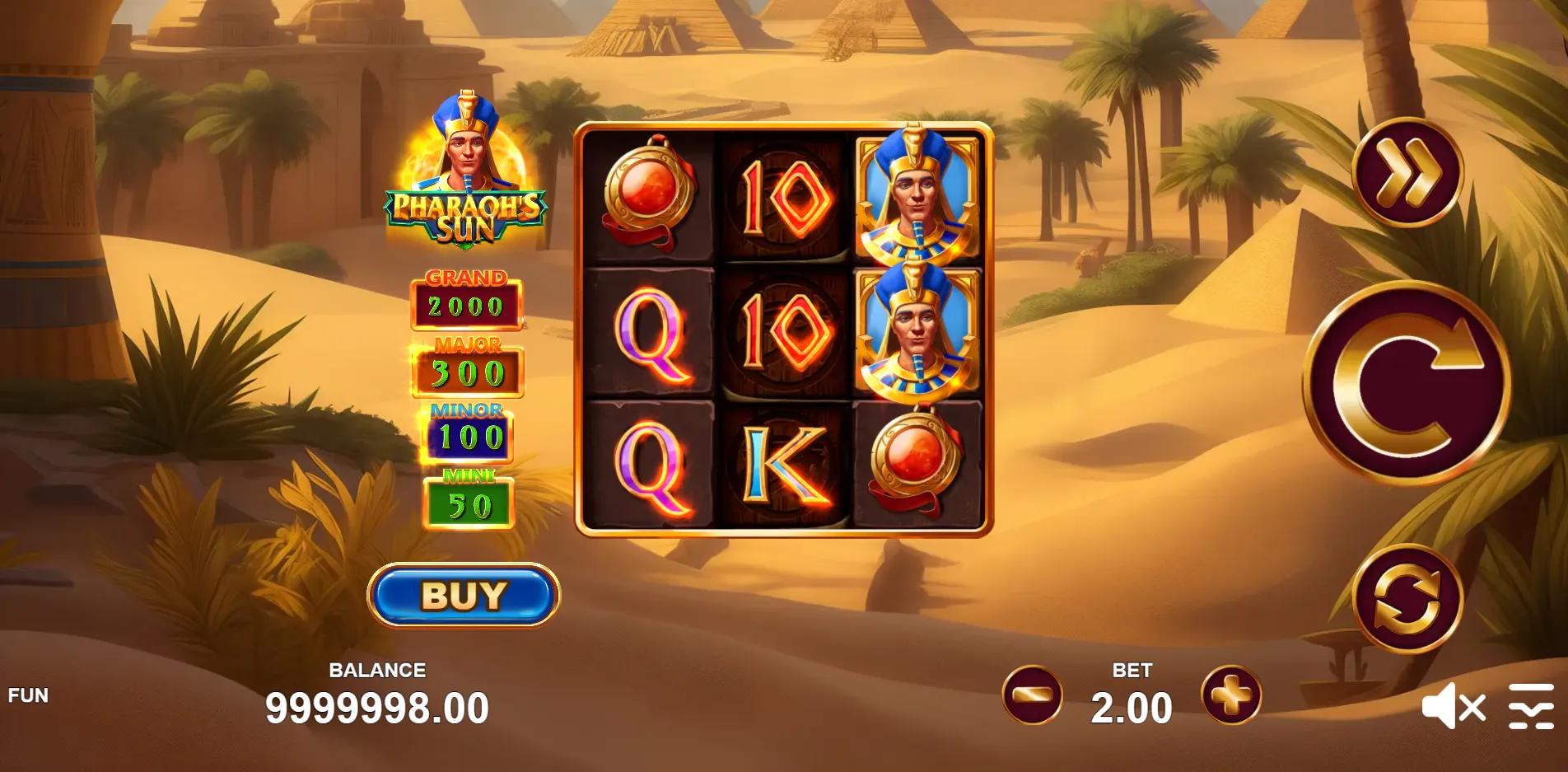The width and height of the screenshot is (1568, 772).
Task: Decrease the bet with the minus button
Action: (x=1034, y=697)
